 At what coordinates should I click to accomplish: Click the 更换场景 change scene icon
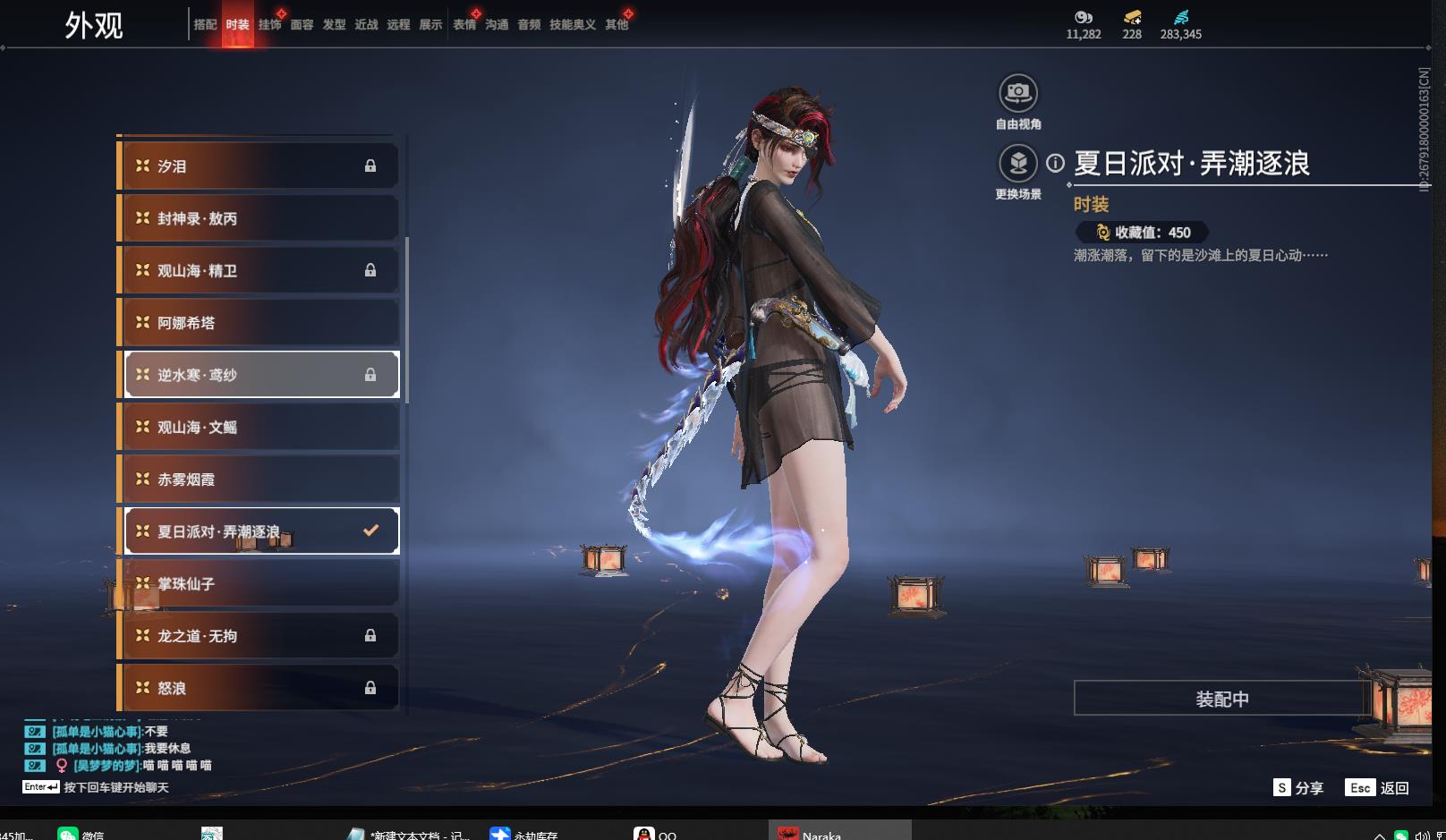click(x=1017, y=164)
